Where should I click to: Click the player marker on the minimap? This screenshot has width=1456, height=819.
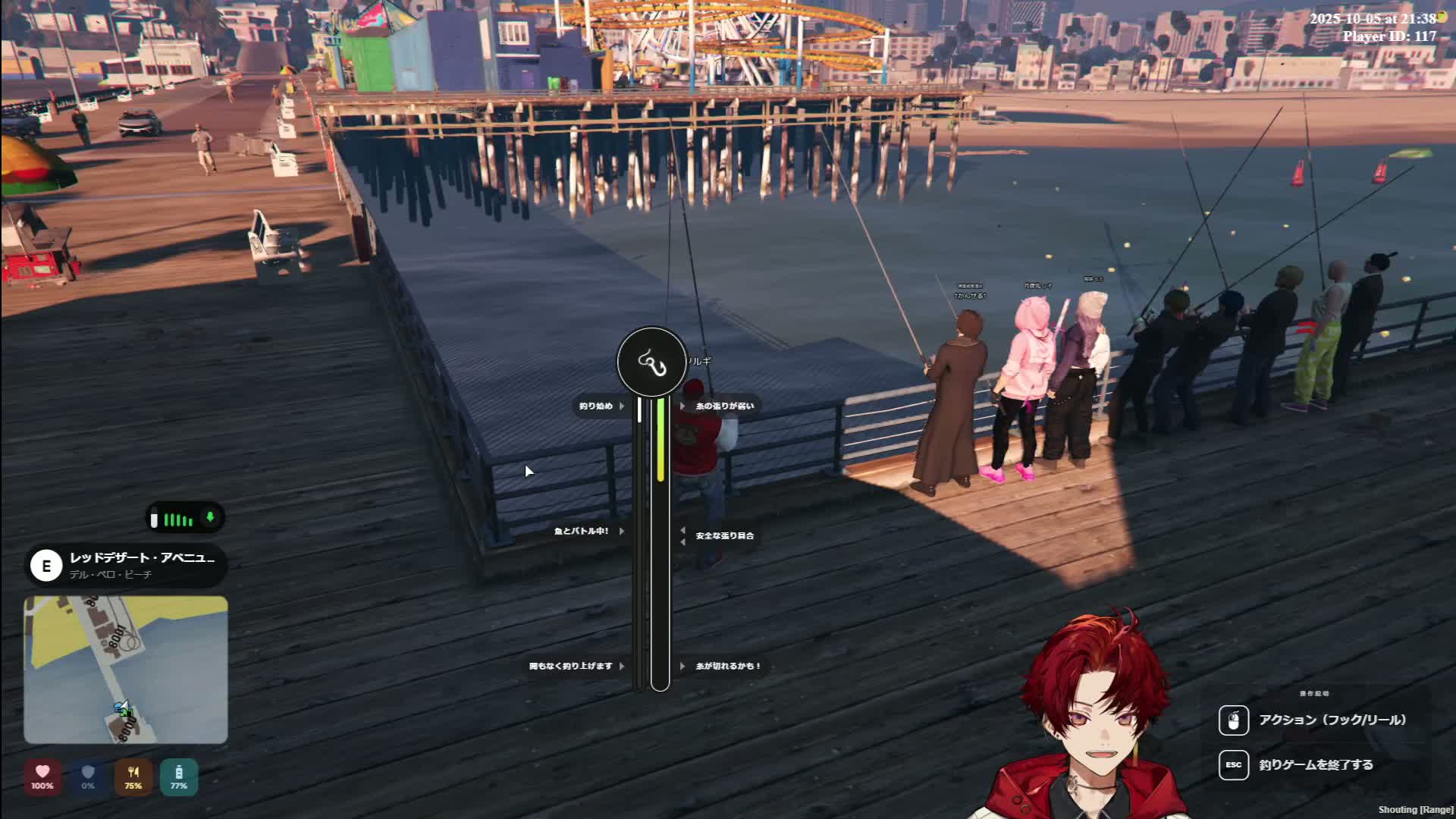[x=124, y=710]
